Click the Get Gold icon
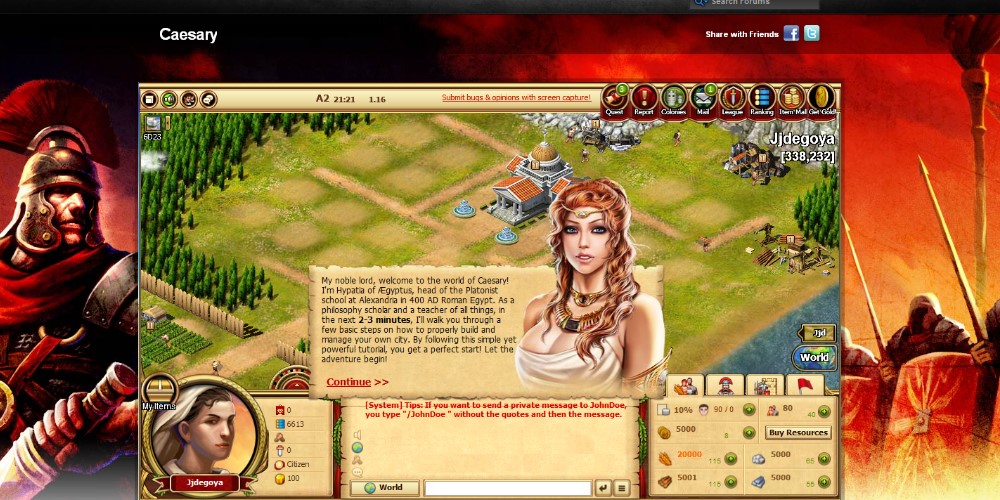1000x500 pixels. 821,99
